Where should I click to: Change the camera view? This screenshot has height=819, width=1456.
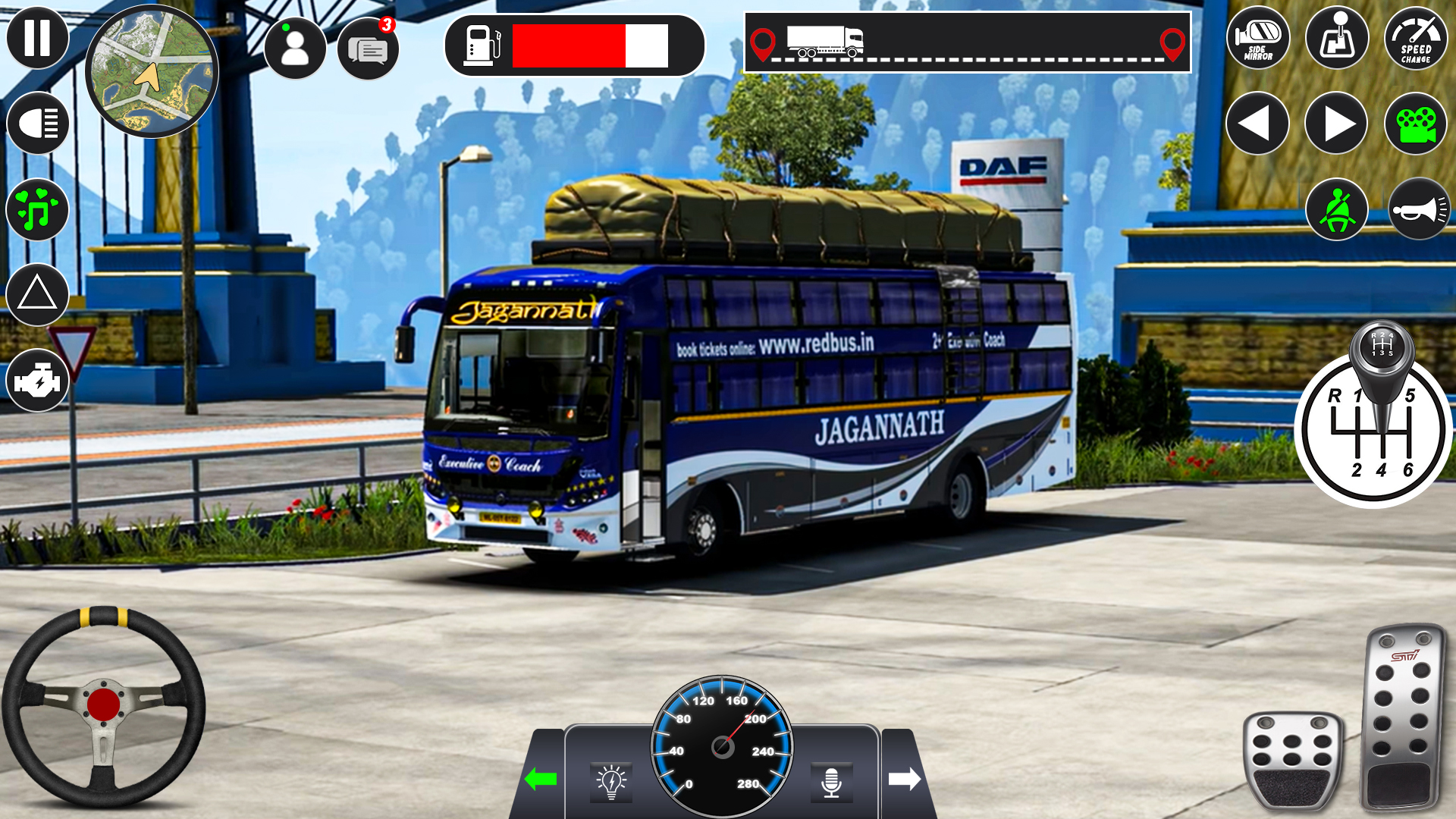[x=1416, y=124]
